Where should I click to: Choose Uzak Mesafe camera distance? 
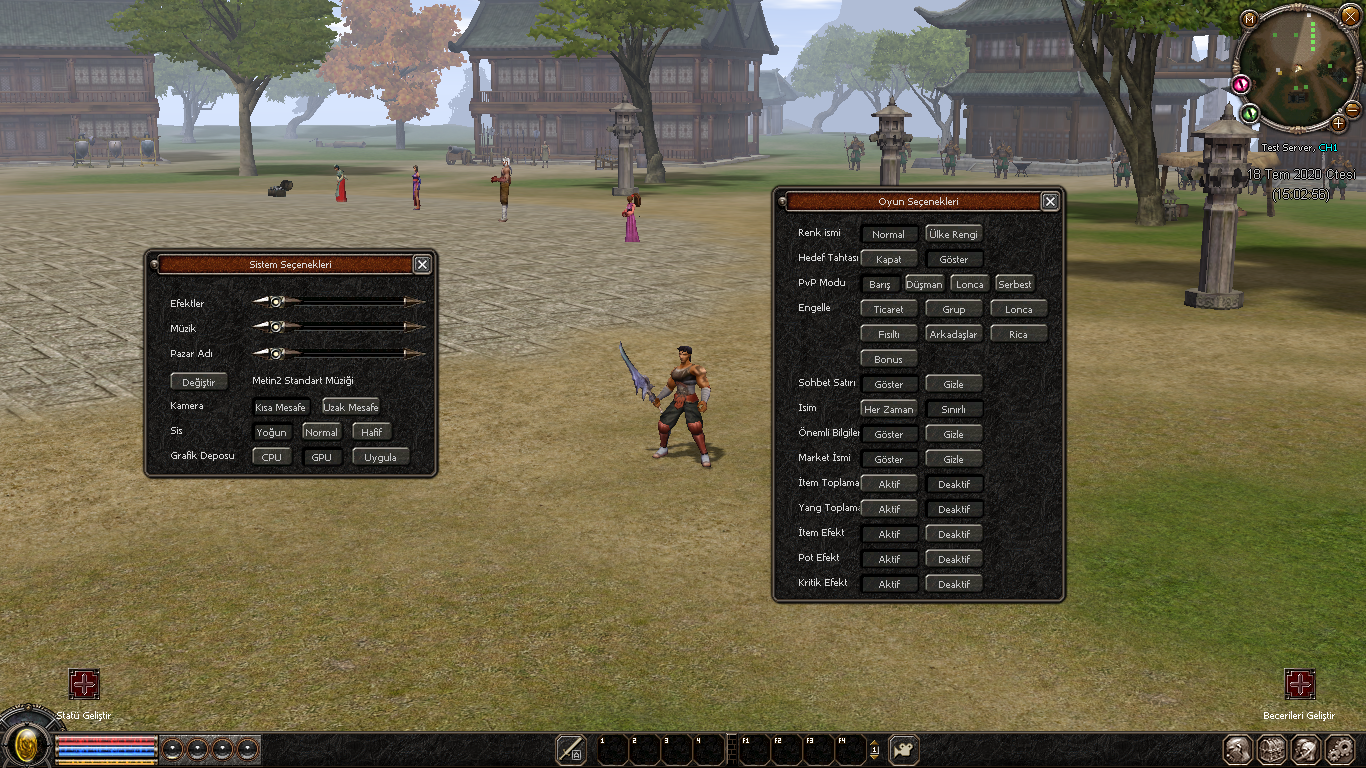click(350, 407)
